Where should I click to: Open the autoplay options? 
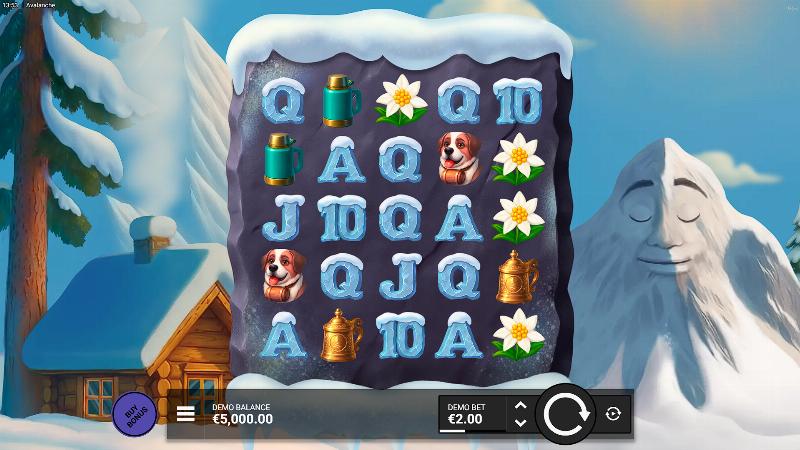click(613, 413)
